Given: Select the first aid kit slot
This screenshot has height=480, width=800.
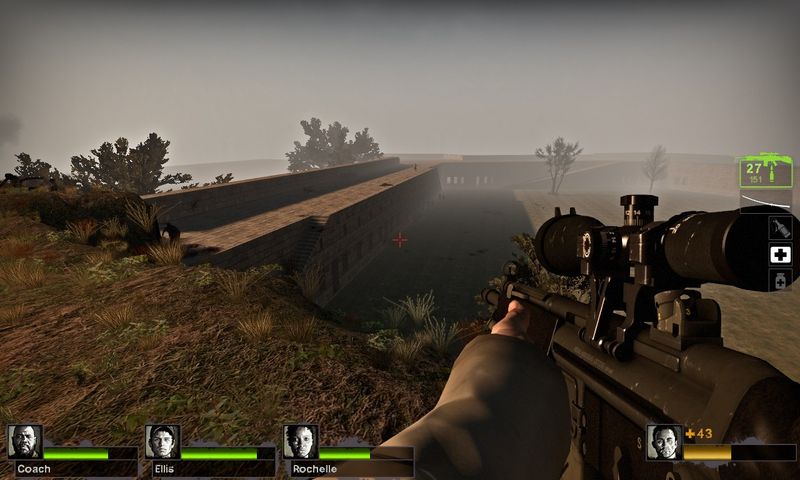Looking at the screenshot, I should (x=779, y=254).
